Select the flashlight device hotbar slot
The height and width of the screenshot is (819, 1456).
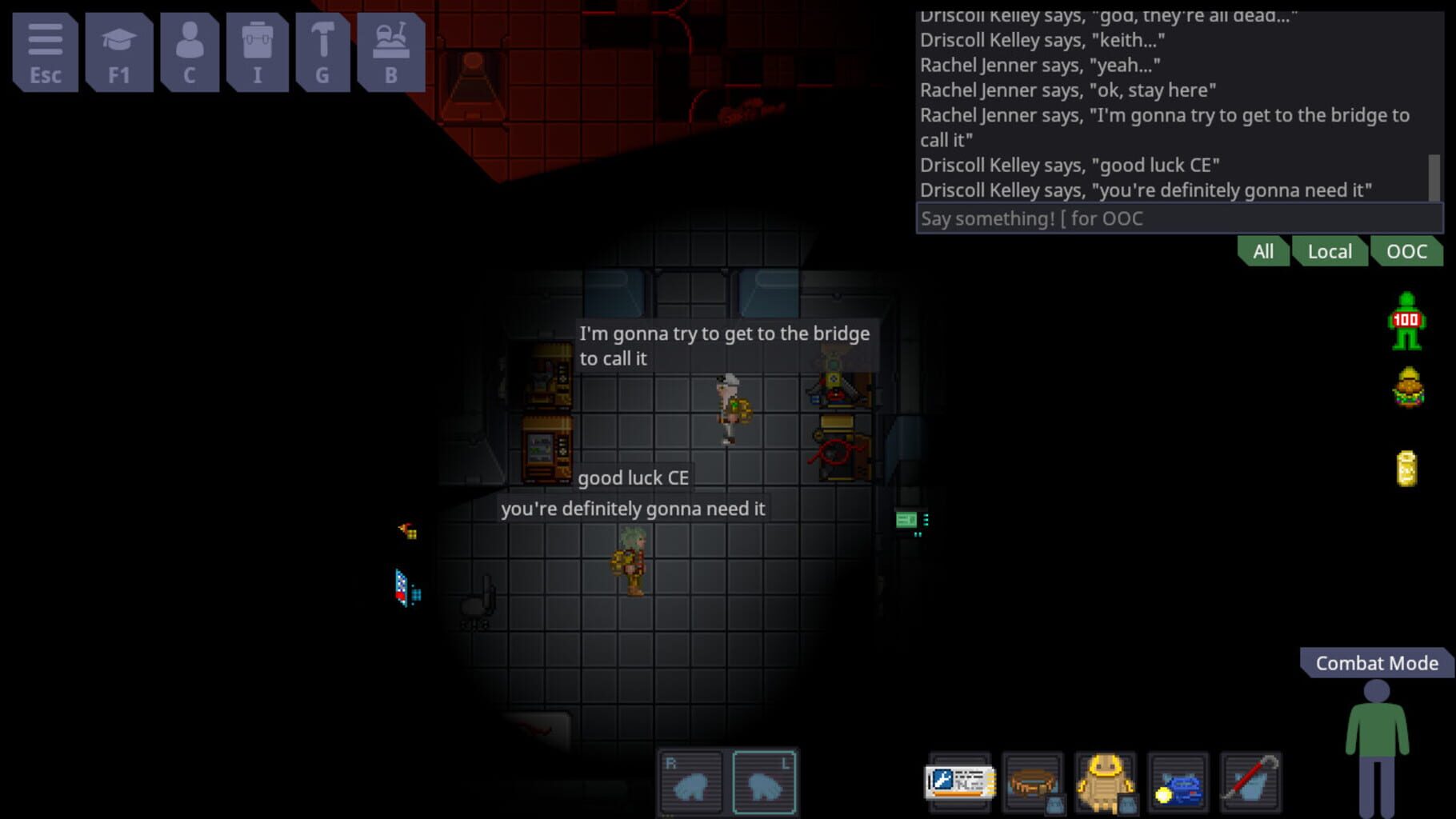(x=1176, y=782)
